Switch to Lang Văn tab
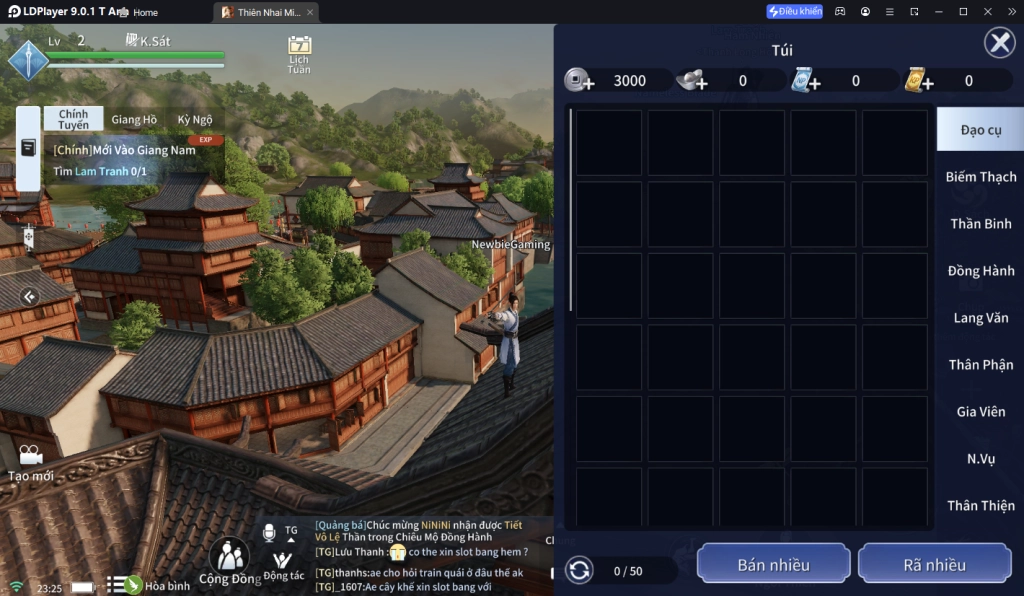The image size is (1024, 596). [x=980, y=318]
